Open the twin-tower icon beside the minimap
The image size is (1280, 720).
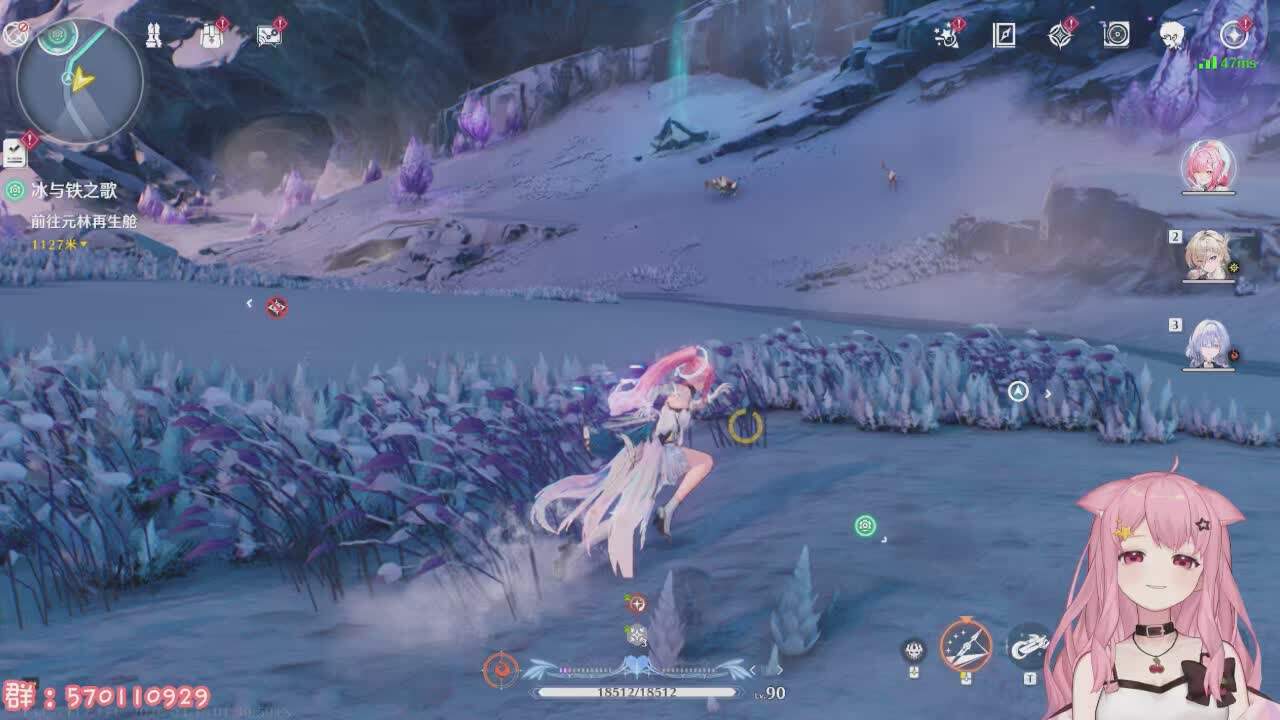pyautogui.click(x=154, y=36)
